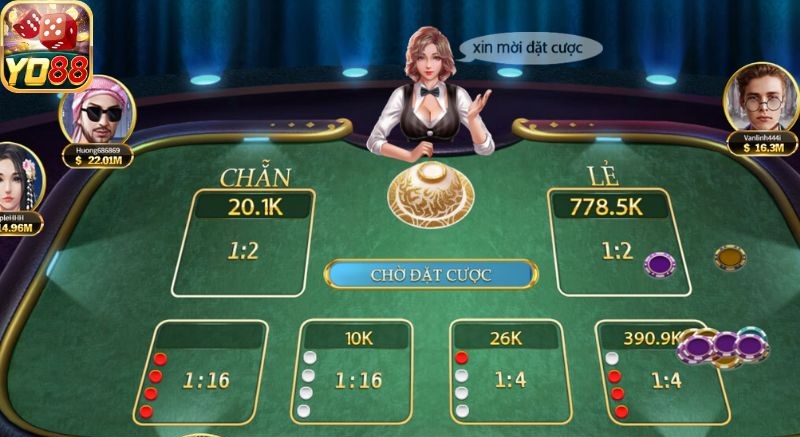Place a bet on the CHẴN area

pyautogui.click(x=243, y=244)
